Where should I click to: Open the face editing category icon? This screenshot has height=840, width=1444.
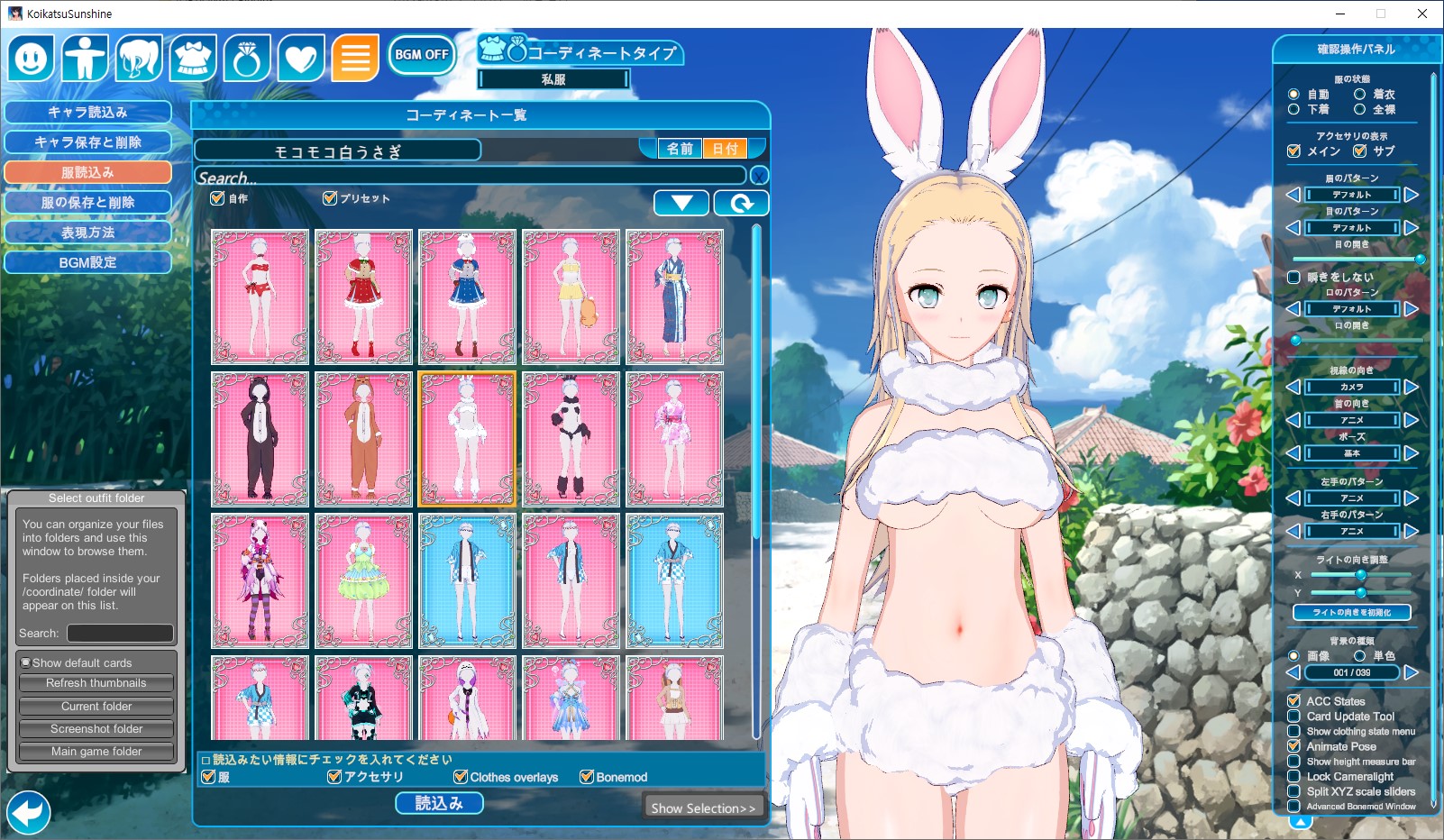(32, 59)
